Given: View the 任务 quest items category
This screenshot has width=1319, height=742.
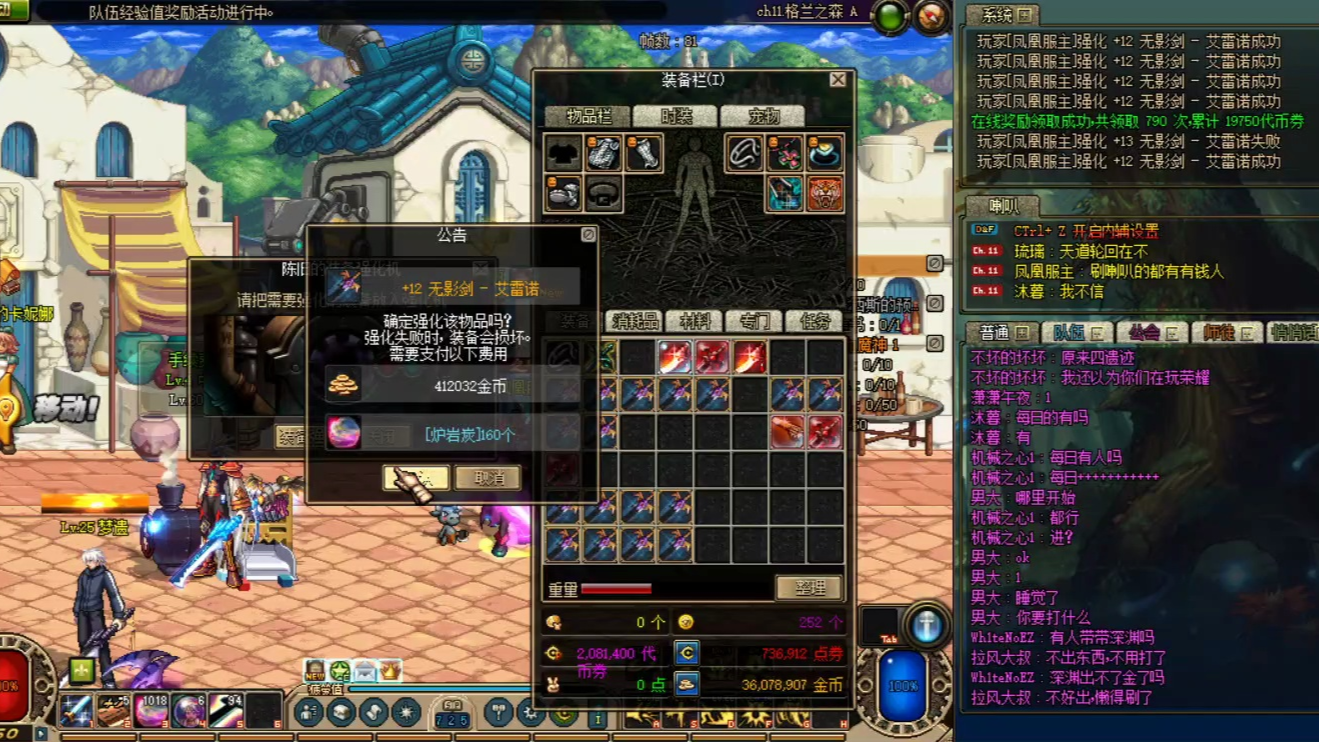Looking at the screenshot, I should pos(814,321).
